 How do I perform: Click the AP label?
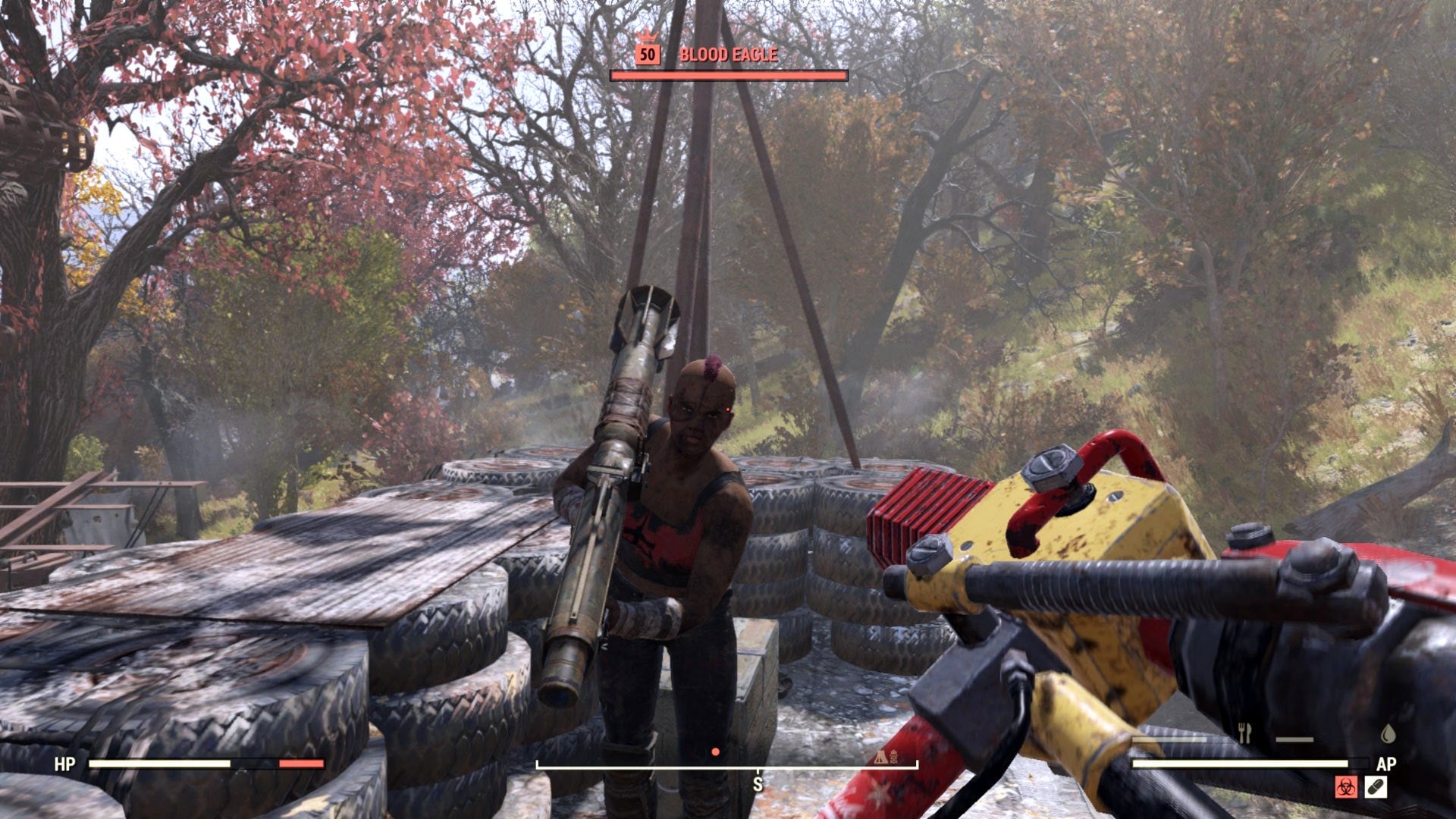click(x=1388, y=764)
